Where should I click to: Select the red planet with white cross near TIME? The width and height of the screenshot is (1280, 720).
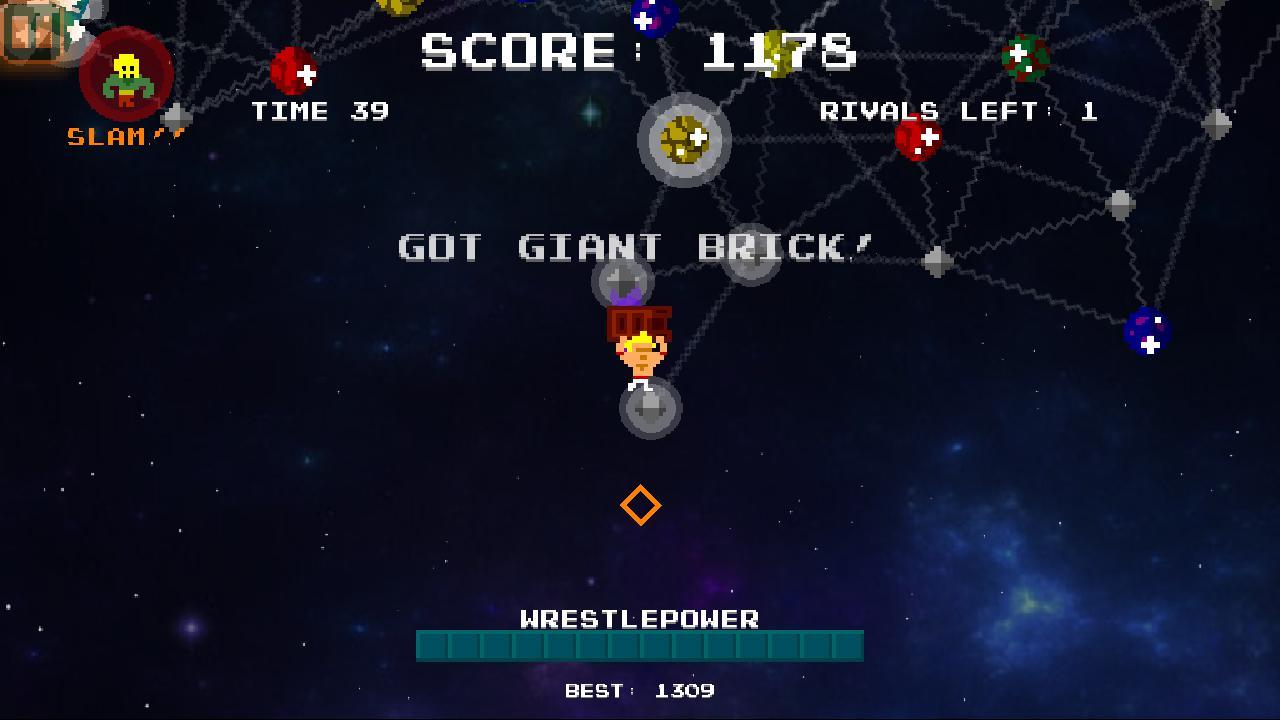pos(293,70)
